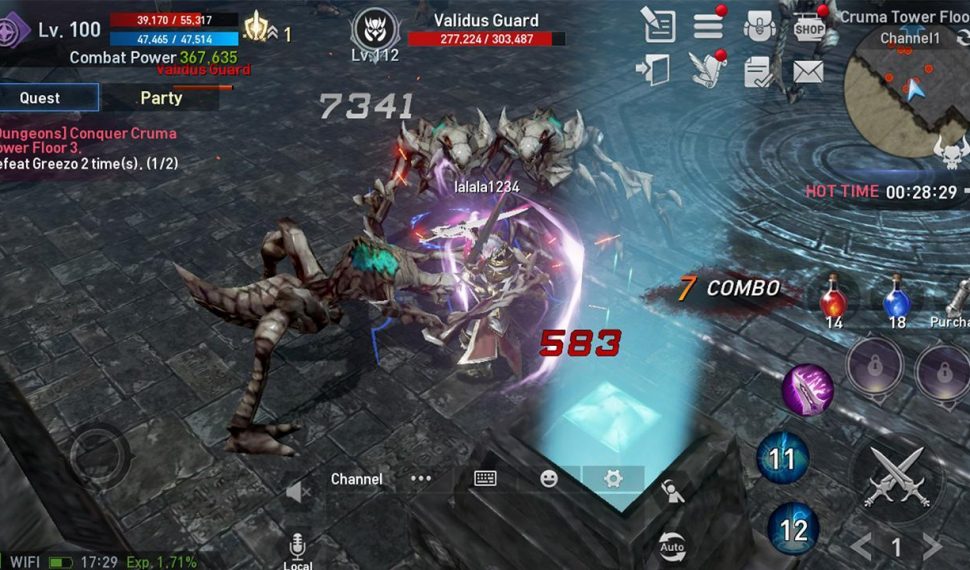This screenshot has height=570, width=970.
Task: Open the emoji smiley picker
Action: point(548,479)
